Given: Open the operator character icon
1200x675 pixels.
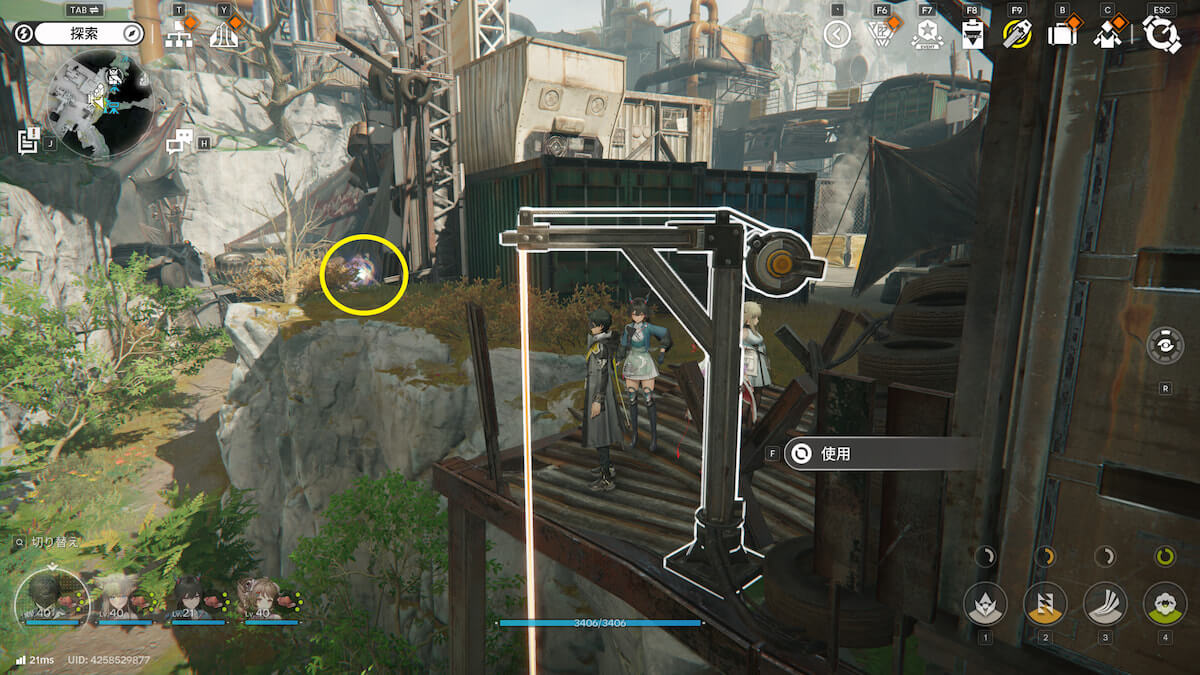Looking at the screenshot, I should pos(1106,35).
